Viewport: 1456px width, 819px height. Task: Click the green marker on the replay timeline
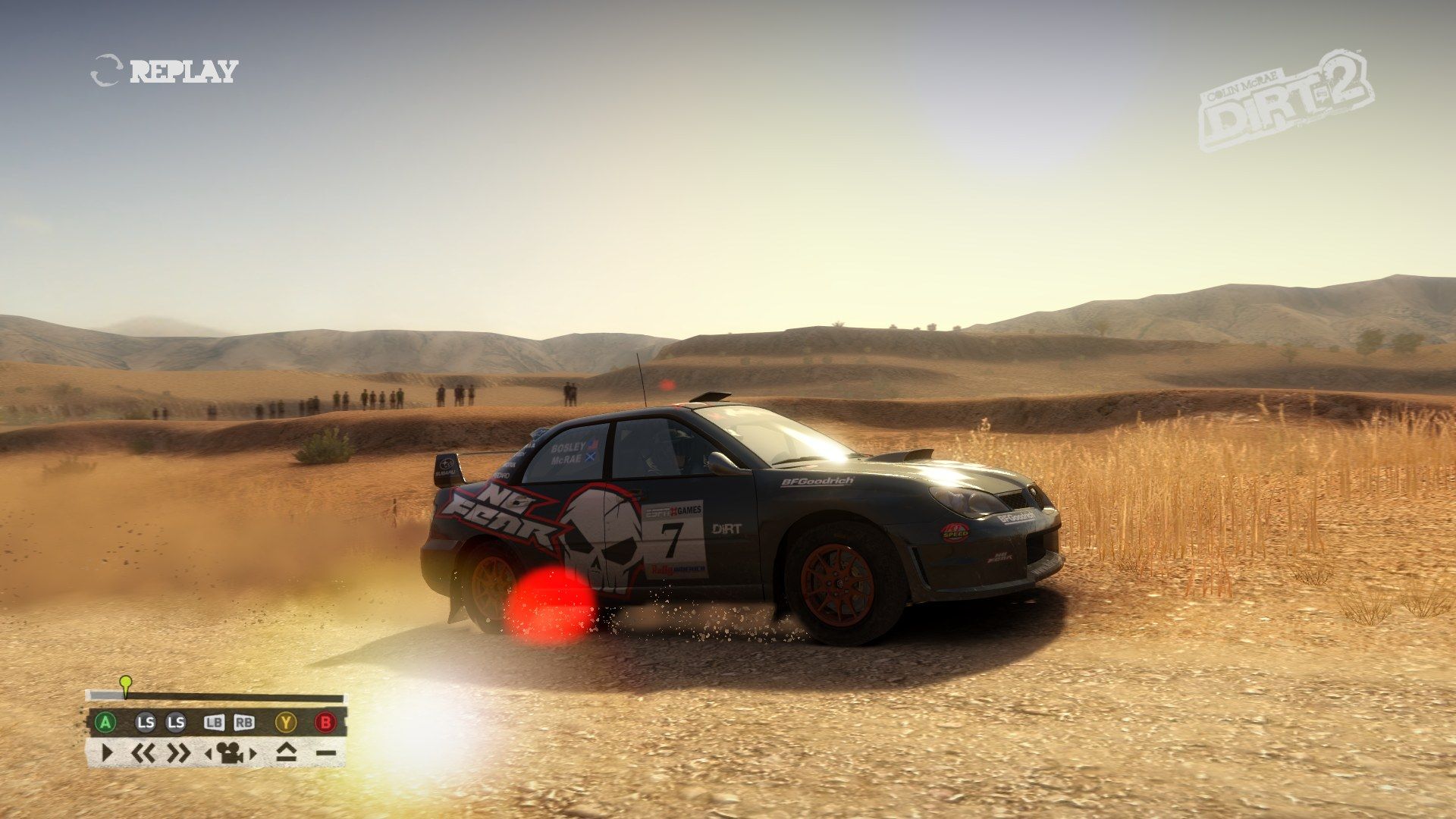pyautogui.click(x=126, y=682)
